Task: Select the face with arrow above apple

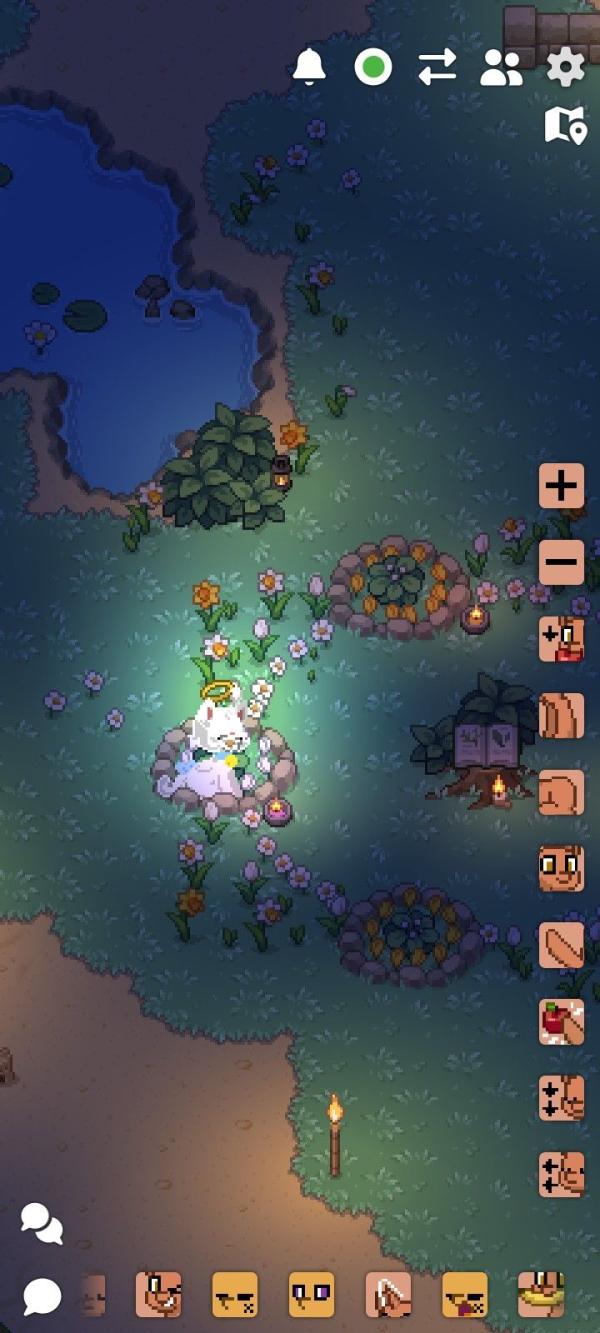Action: (x=561, y=640)
